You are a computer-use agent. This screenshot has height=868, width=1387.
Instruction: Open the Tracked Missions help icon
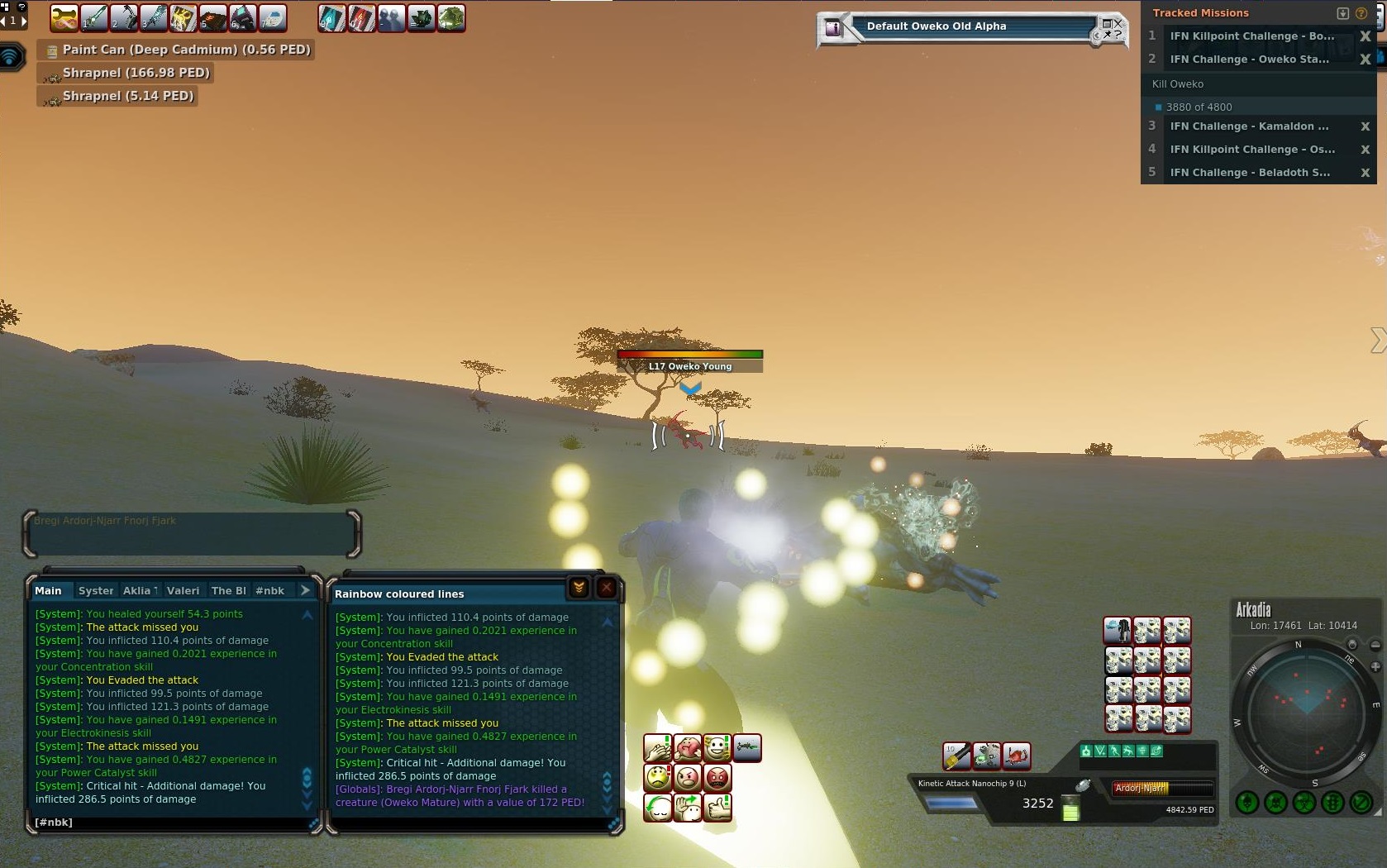1361,13
